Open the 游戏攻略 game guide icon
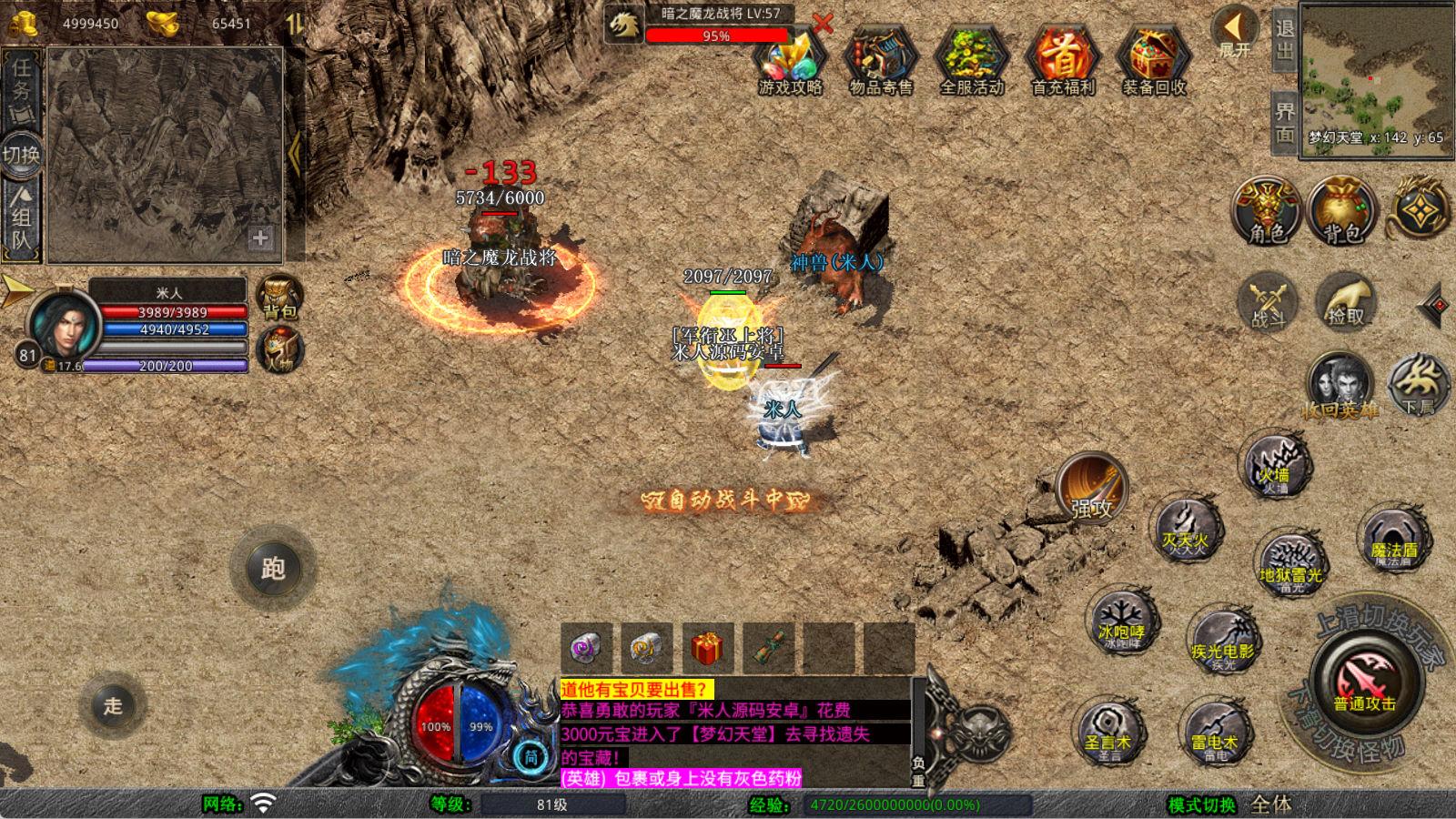The width and height of the screenshot is (1456, 819). coord(790,62)
